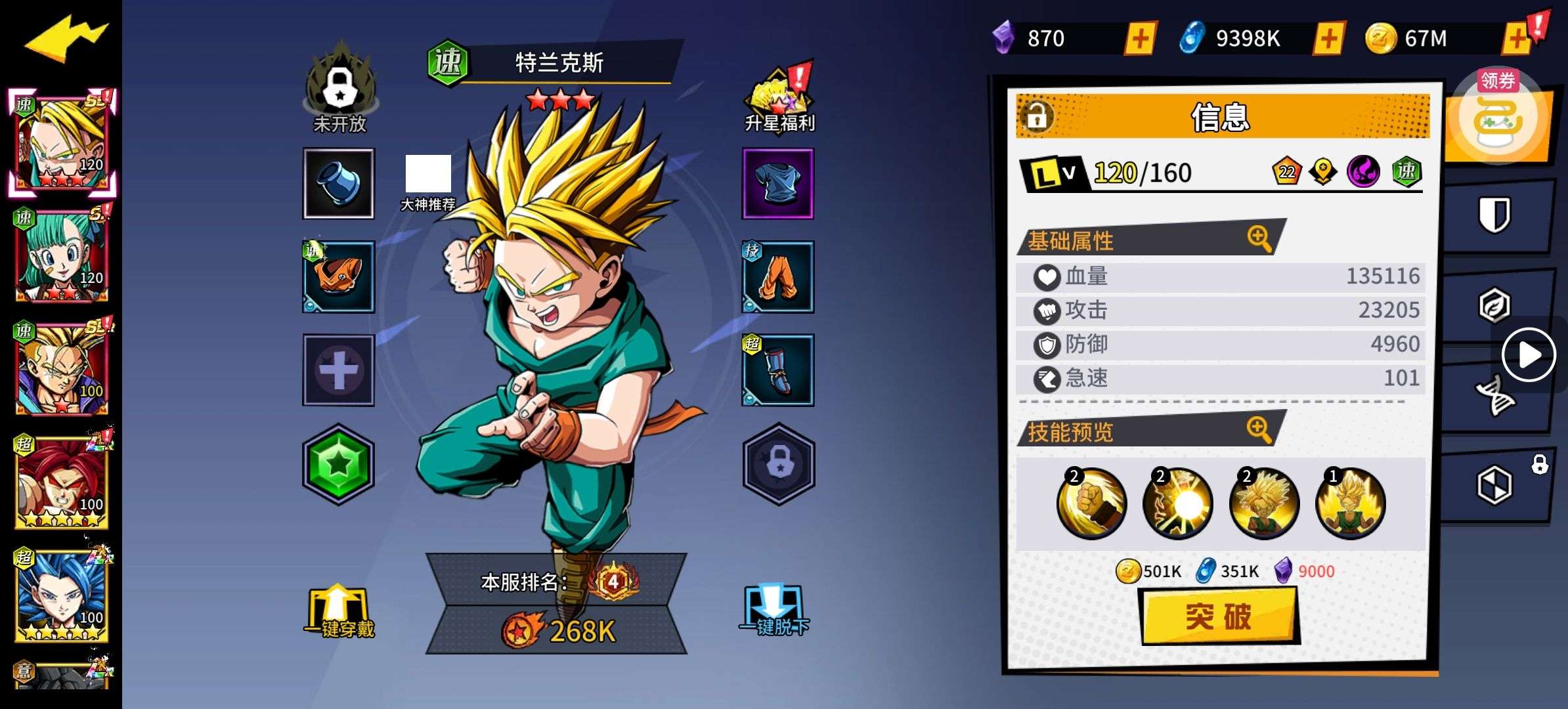Screen dimensions: 1568x709
Task: Add more purple gems with plus button
Action: [x=1141, y=38]
